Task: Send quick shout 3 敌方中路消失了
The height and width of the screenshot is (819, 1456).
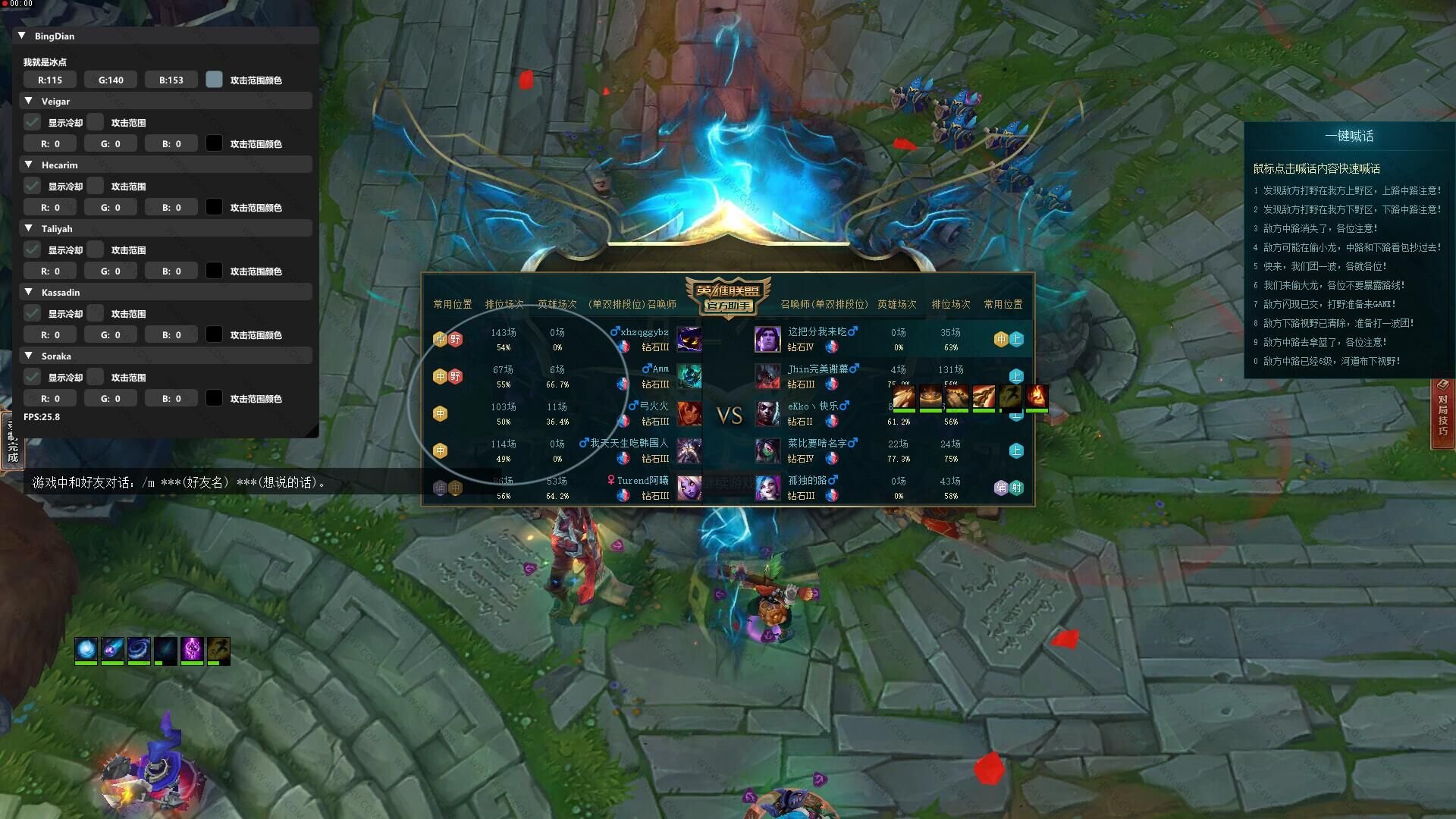Action: point(1319,228)
